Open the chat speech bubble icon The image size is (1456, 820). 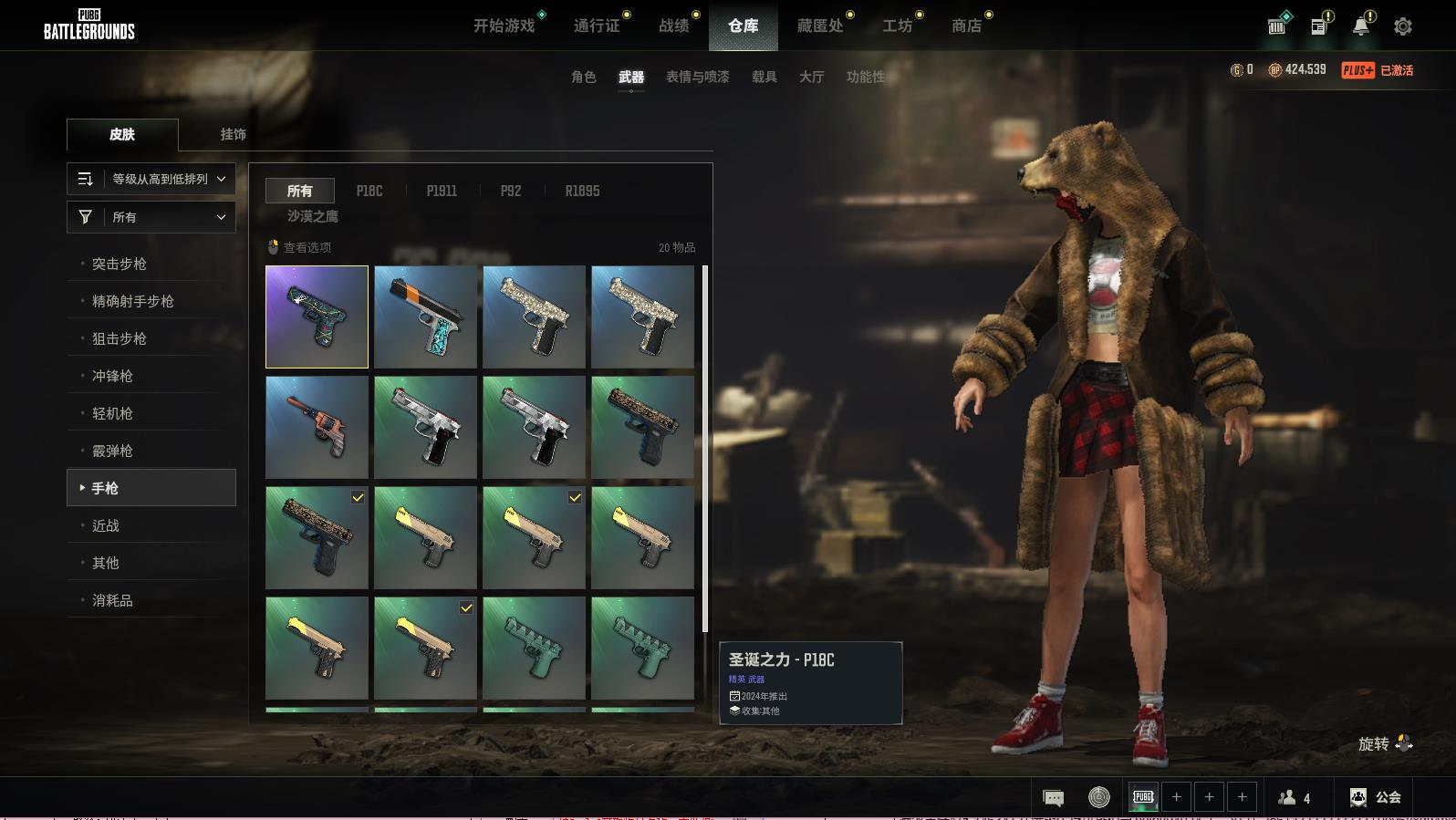click(x=1053, y=798)
